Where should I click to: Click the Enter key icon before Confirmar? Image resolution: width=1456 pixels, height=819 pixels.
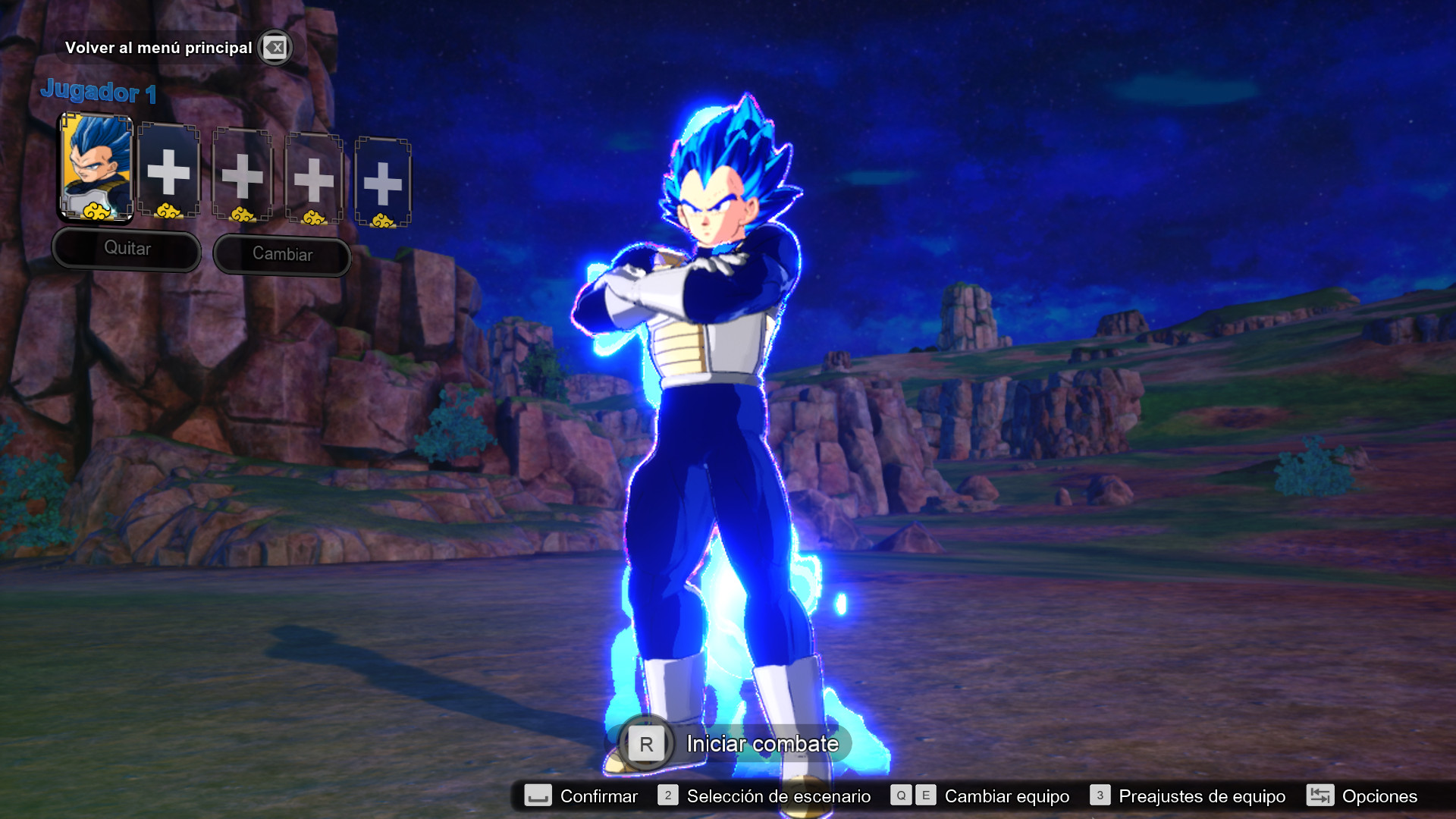pos(538,796)
